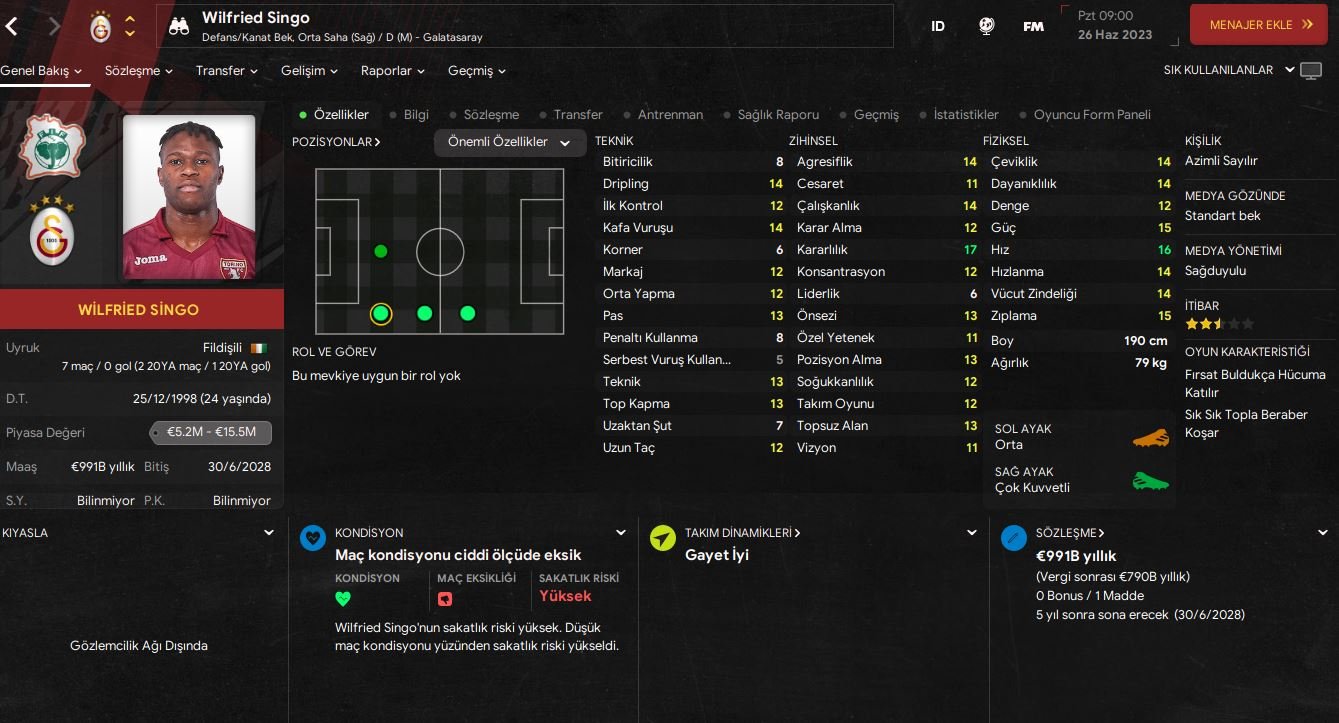1339x723 pixels.
Task: Open the POZİSYONLAR link
Action: (x=336, y=142)
